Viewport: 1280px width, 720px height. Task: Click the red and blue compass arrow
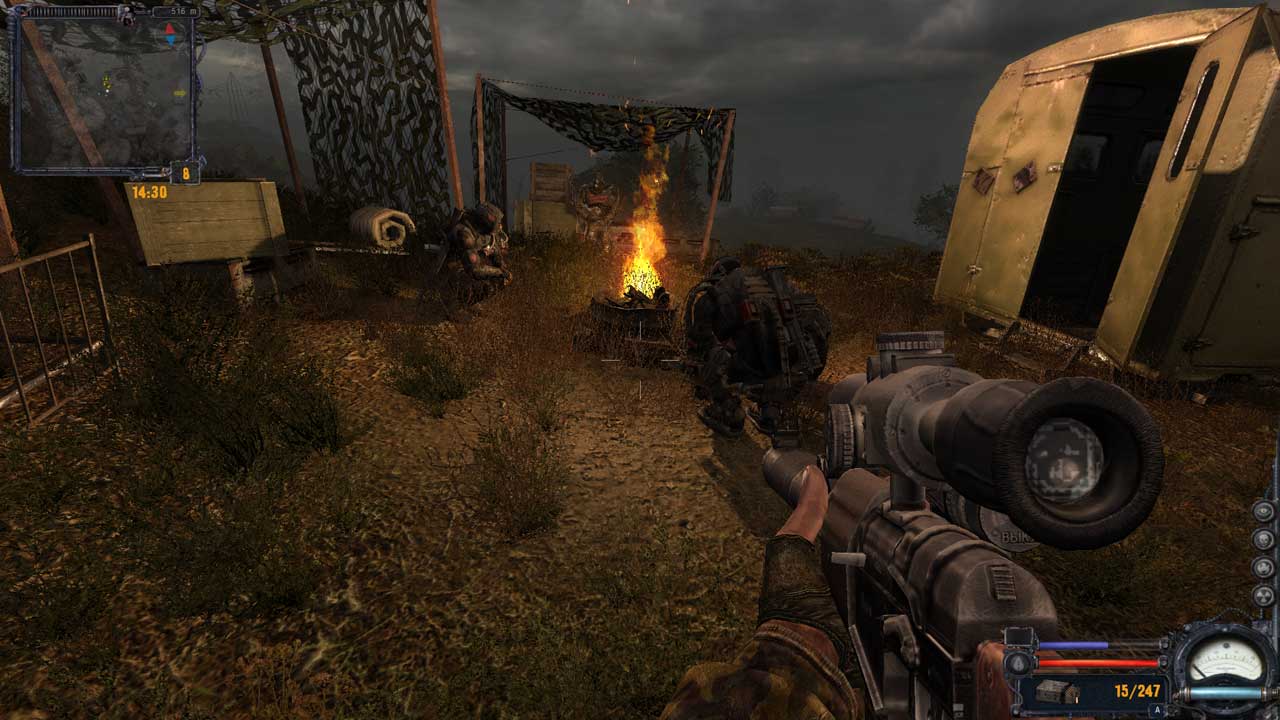click(170, 34)
